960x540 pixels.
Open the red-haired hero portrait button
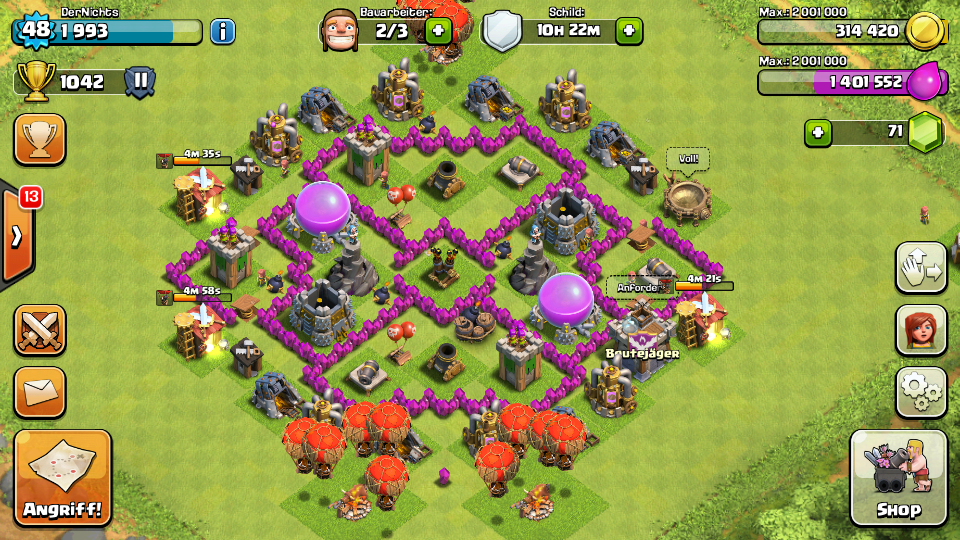(x=920, y=330)
